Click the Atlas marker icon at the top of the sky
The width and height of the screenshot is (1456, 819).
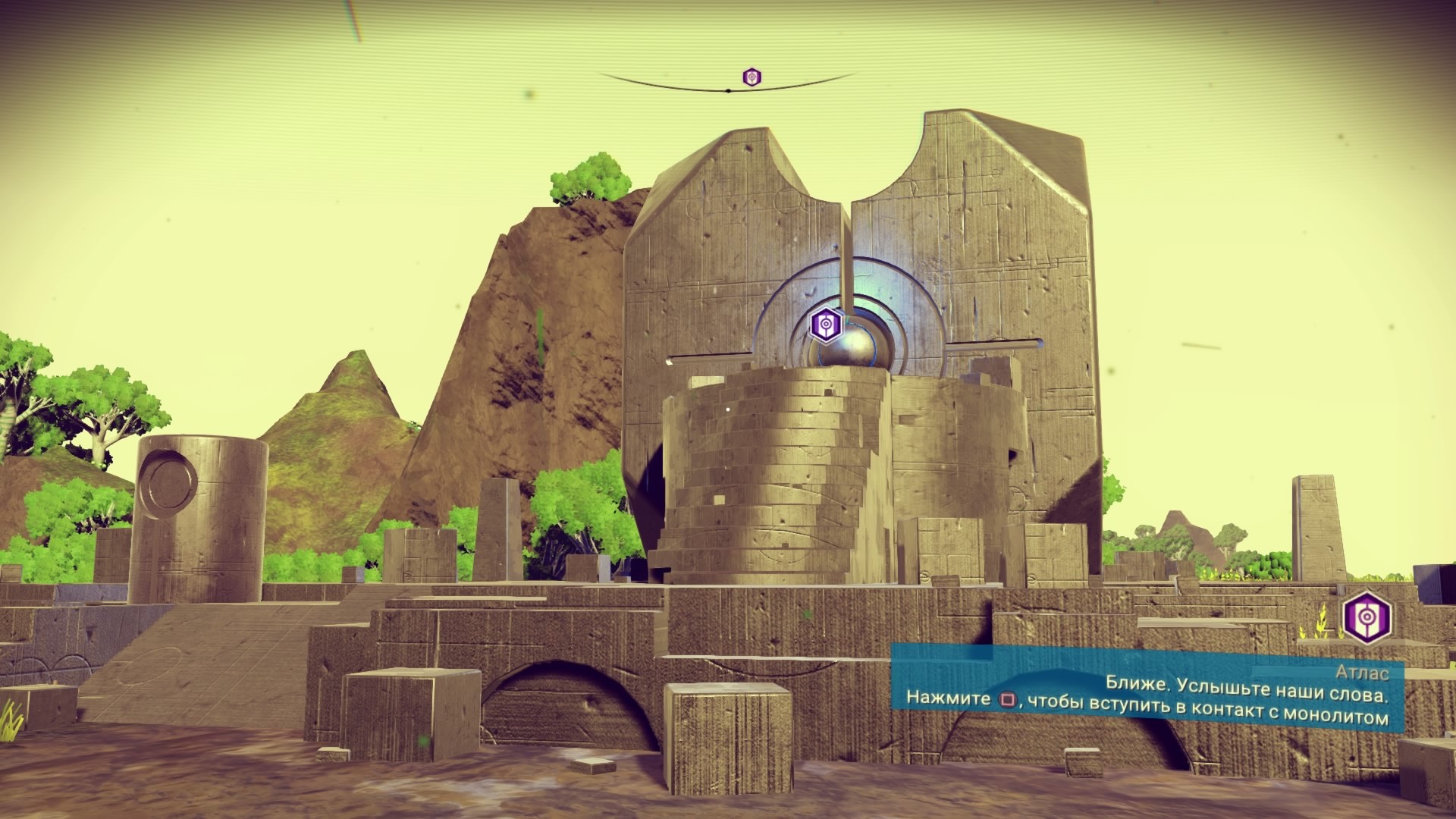tap(750, 76)
